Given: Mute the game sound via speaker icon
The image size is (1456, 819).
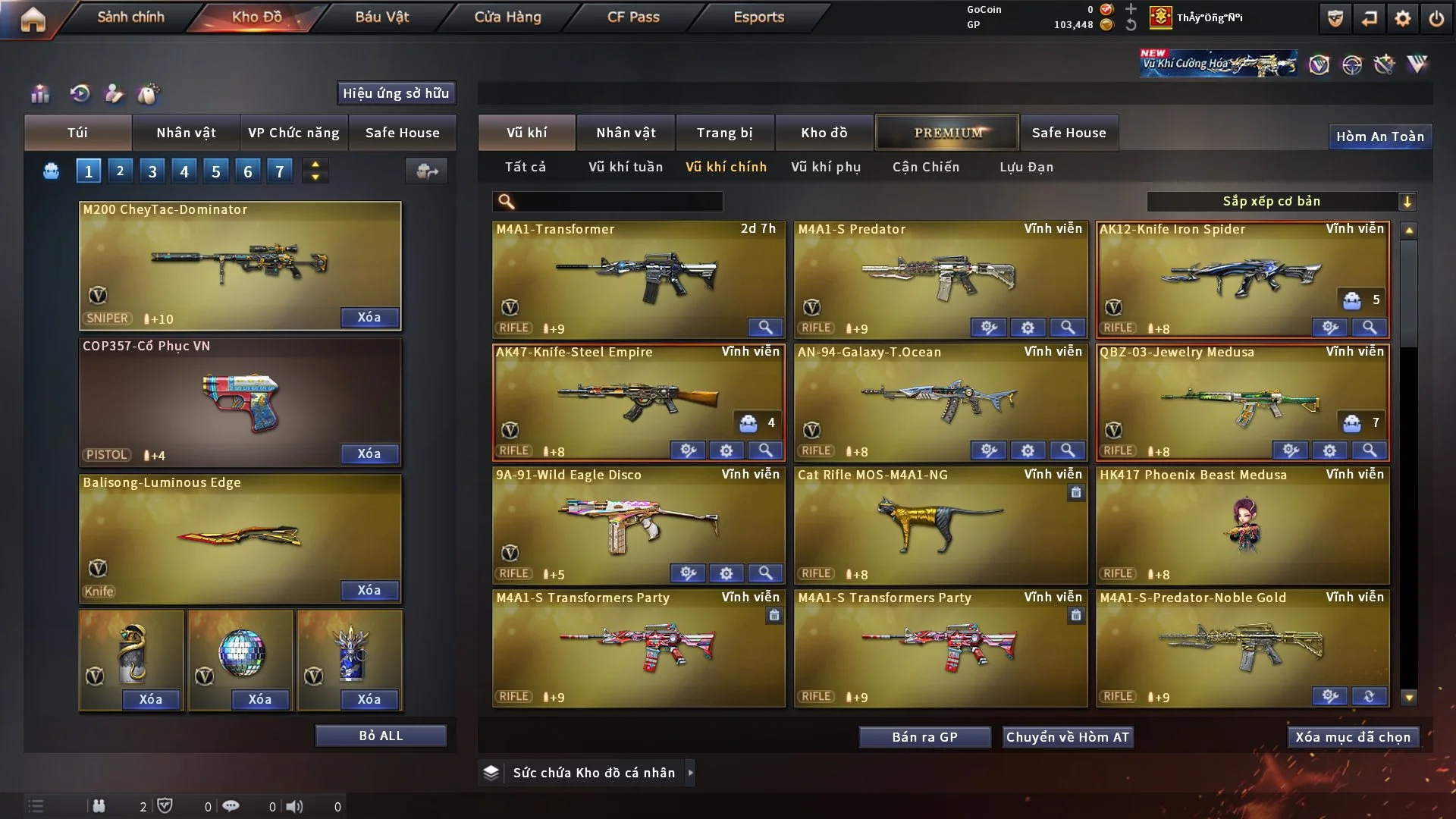Looking at the screenshot, I should coord(295,806).
